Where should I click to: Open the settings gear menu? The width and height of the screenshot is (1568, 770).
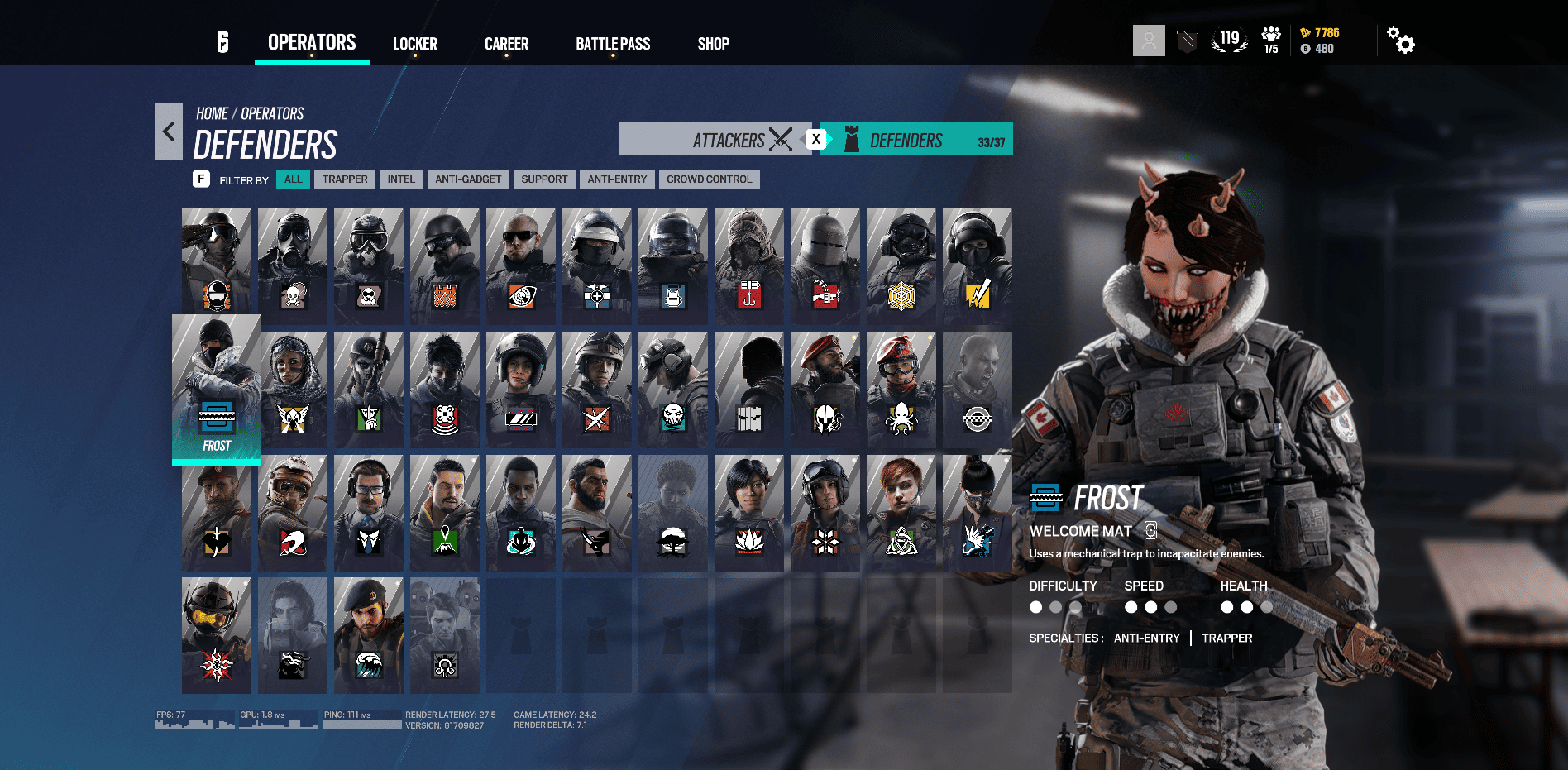click(1401, 40)
